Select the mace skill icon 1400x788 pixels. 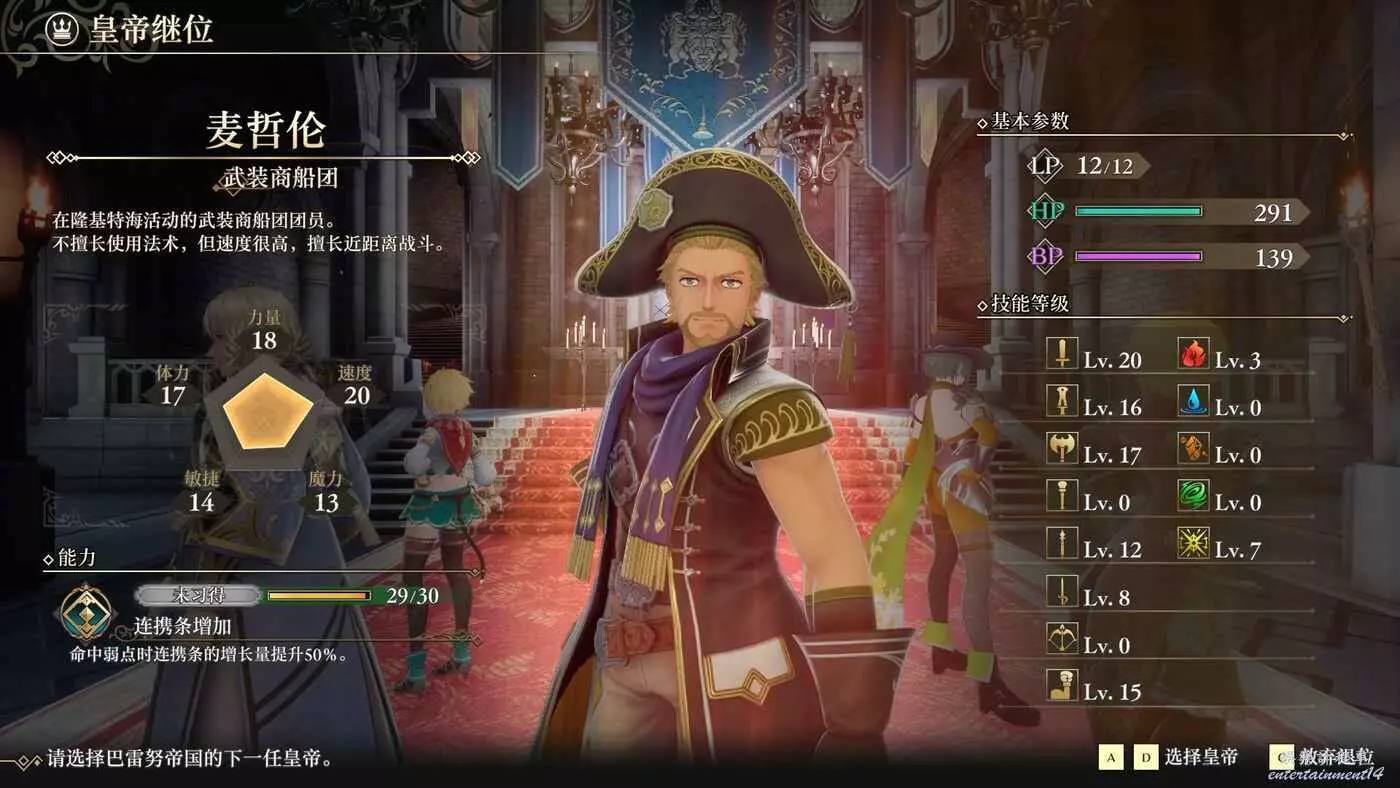pos(1061,495)
